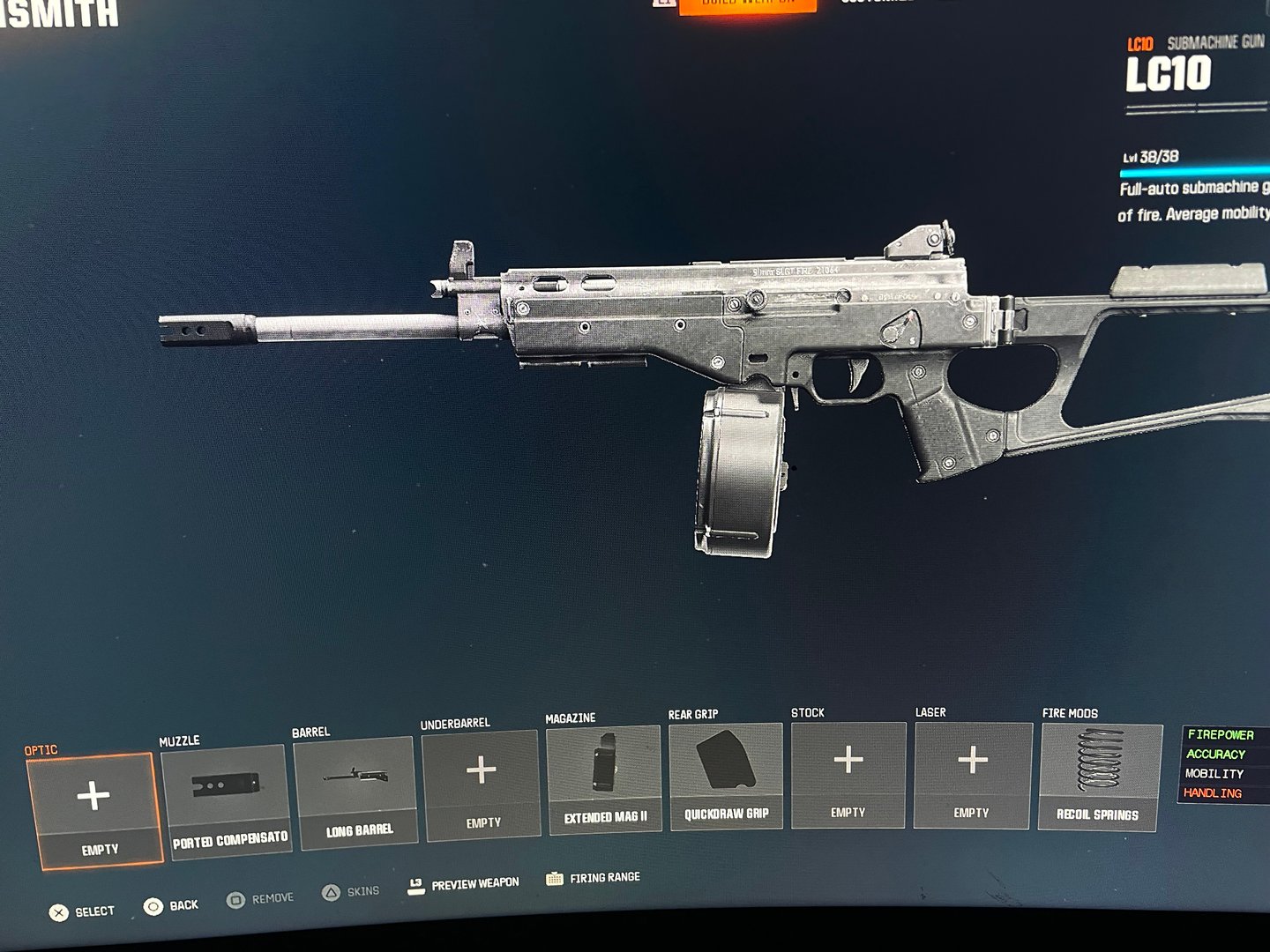This screenshot has width=1270, height=952.
Task: Open the Muzzle slot with Ported Compensator
Action: point(227,800)
